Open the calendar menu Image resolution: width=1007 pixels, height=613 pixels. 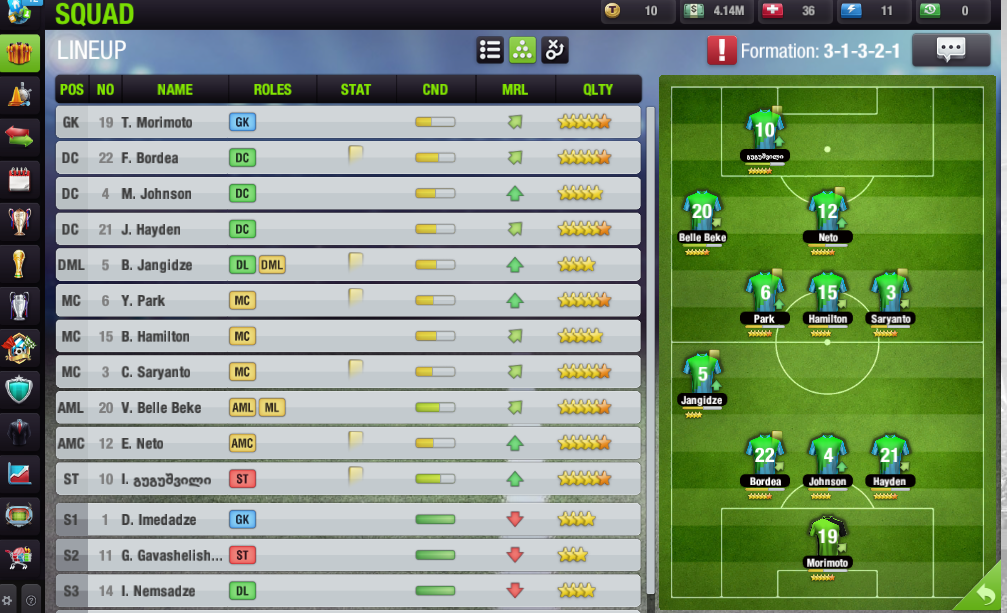[x=19, y=179]
